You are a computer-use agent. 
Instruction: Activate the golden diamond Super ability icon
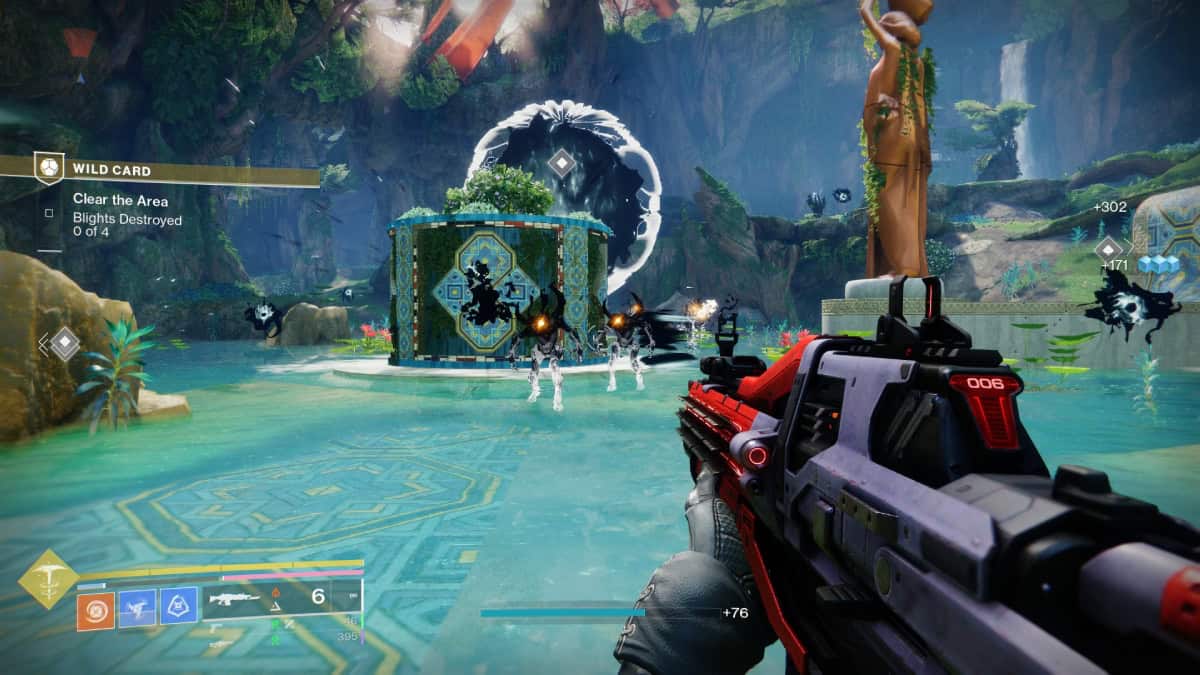(47, 578)
